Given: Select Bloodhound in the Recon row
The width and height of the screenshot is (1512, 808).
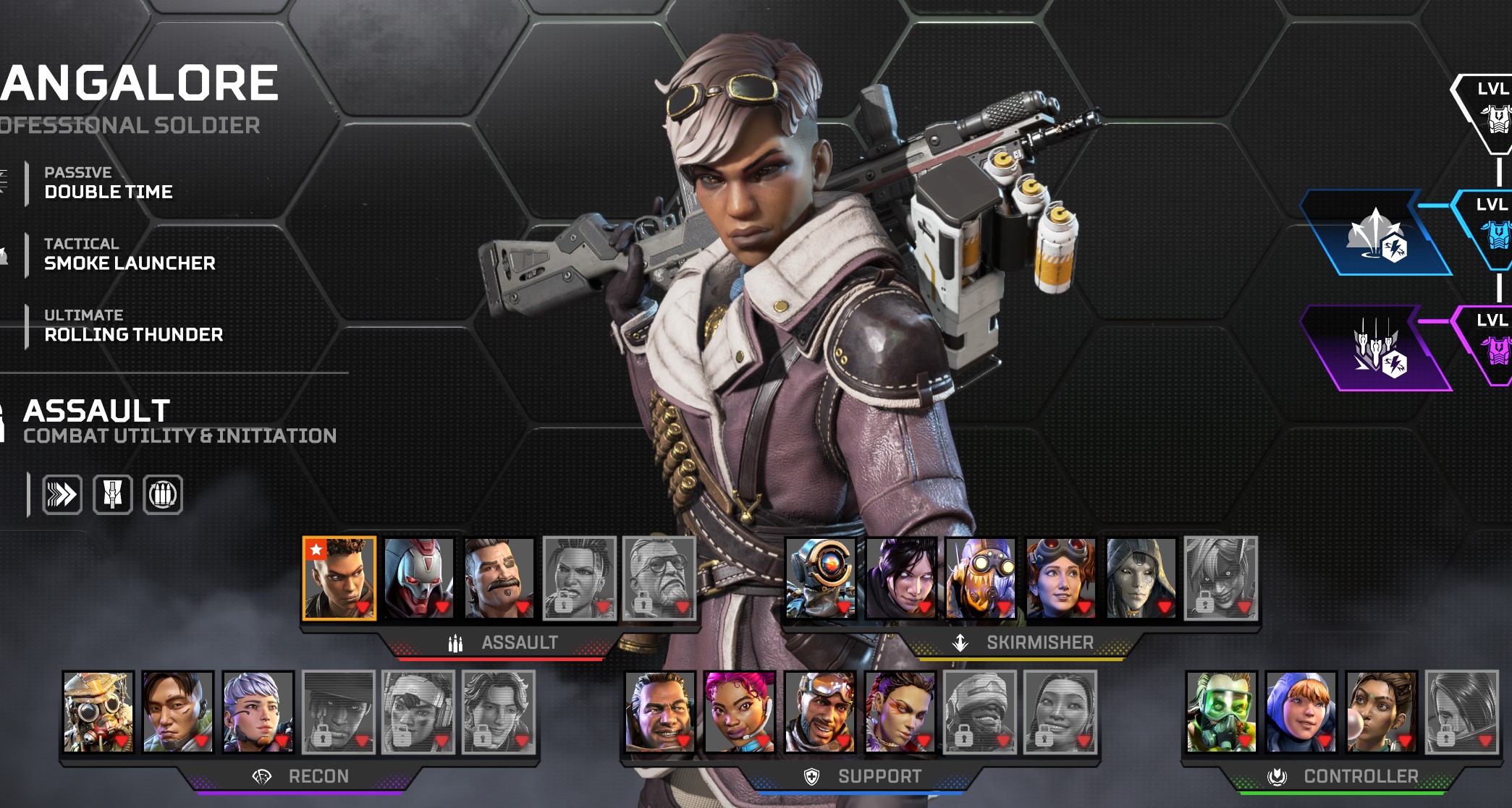Looking at the screenshot, I should pos(98,712).
